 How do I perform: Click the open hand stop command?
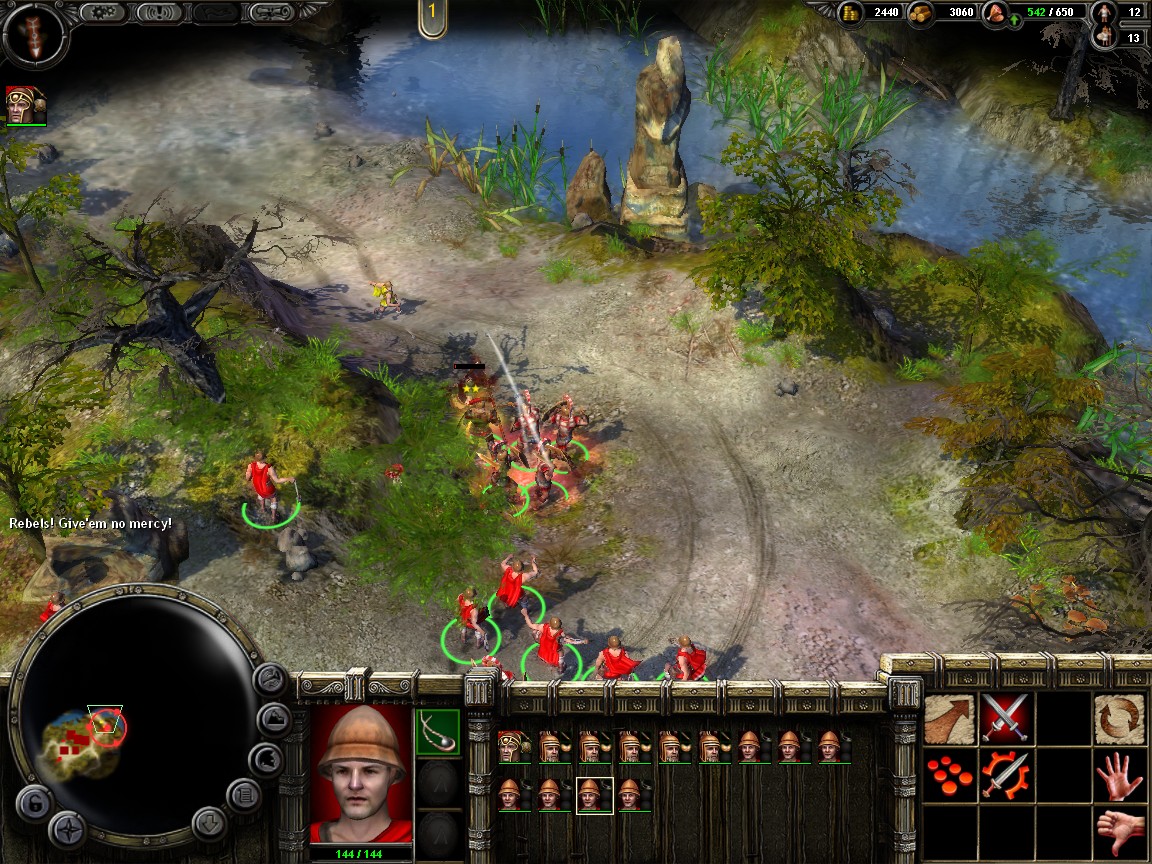[1119, 775]
